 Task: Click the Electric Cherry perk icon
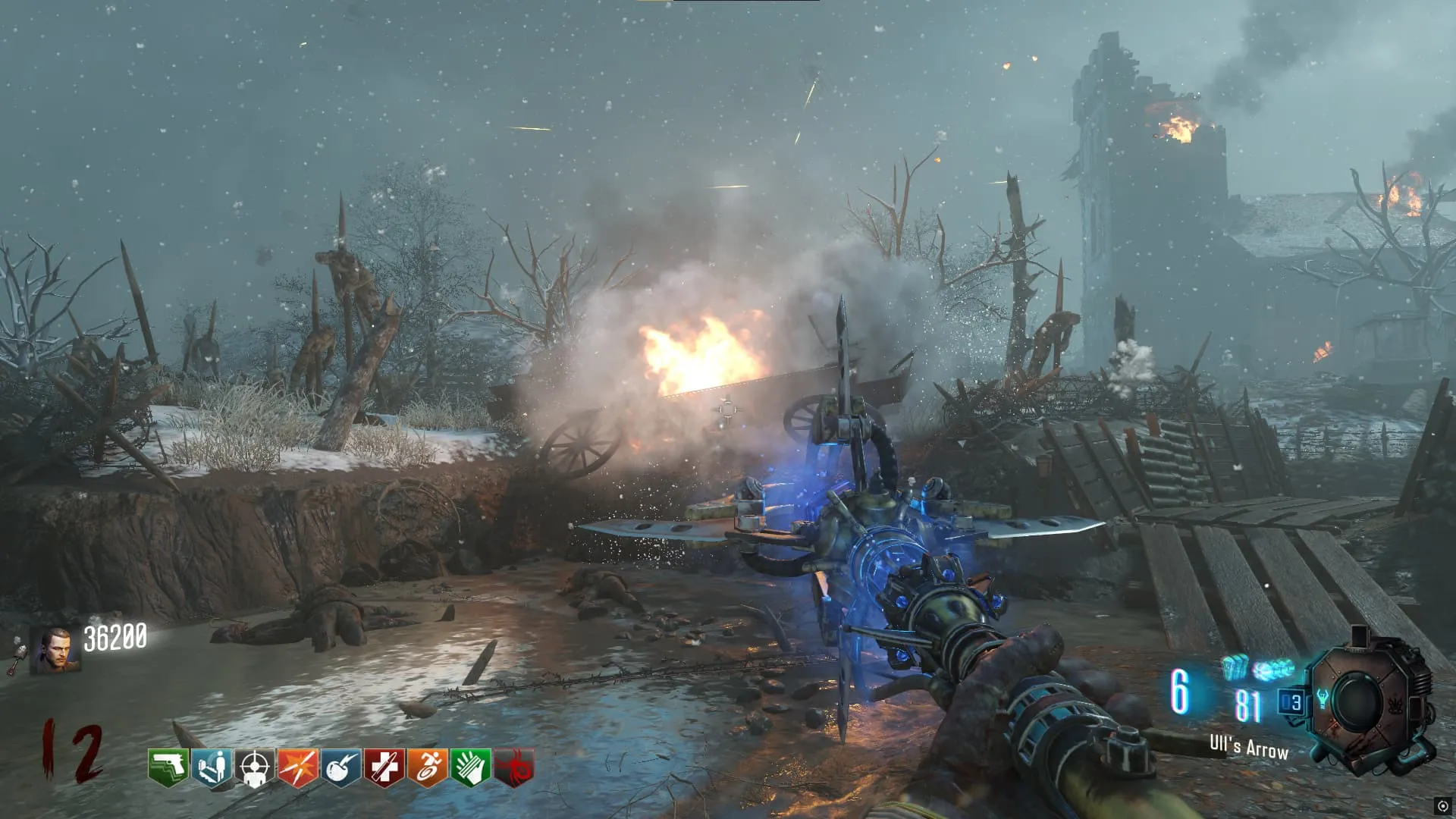340,768
